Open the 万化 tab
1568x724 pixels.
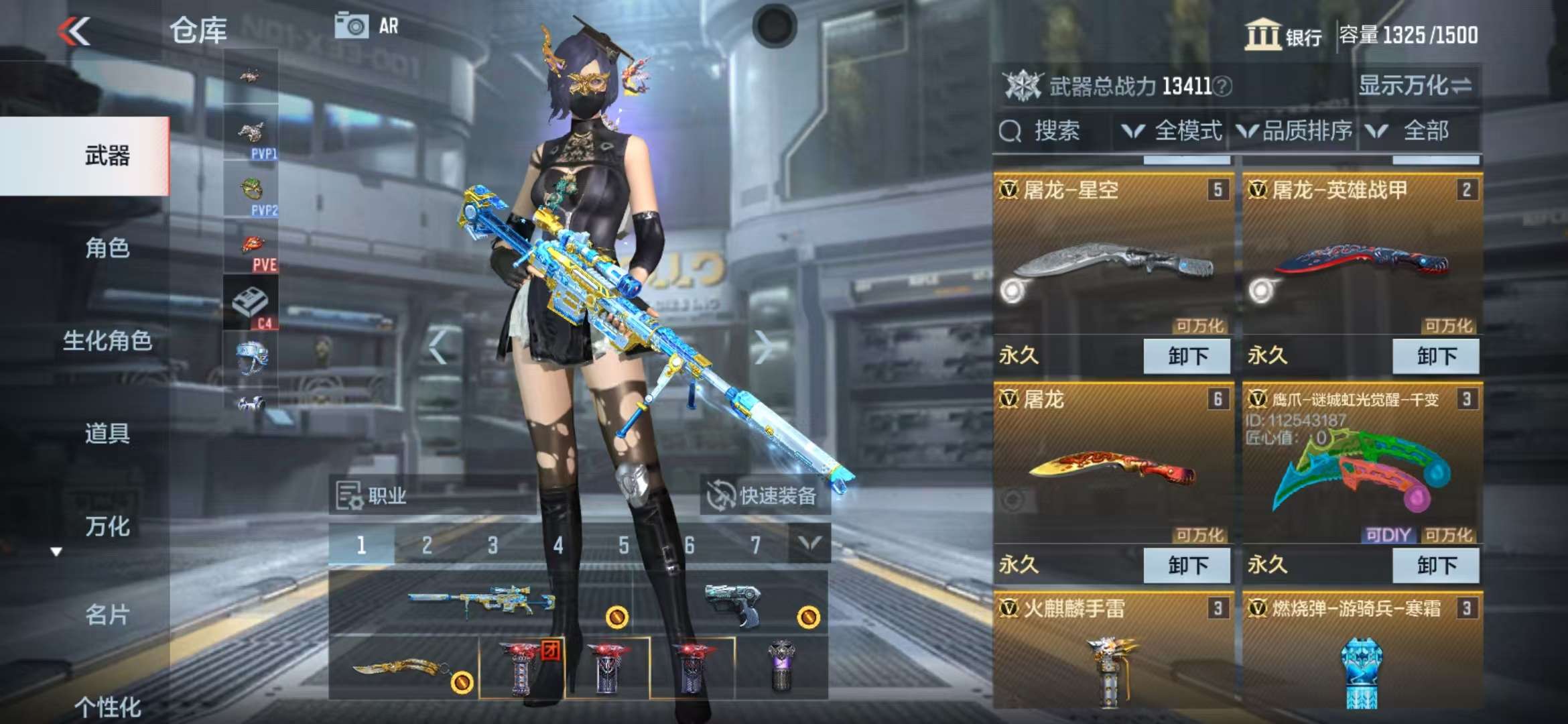click(x=107, y=526)
